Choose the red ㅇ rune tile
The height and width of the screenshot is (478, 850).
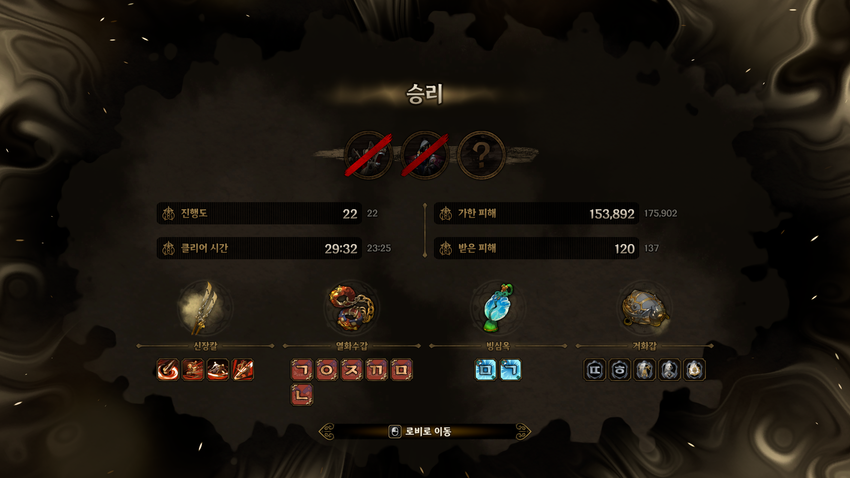pos(327,371)
